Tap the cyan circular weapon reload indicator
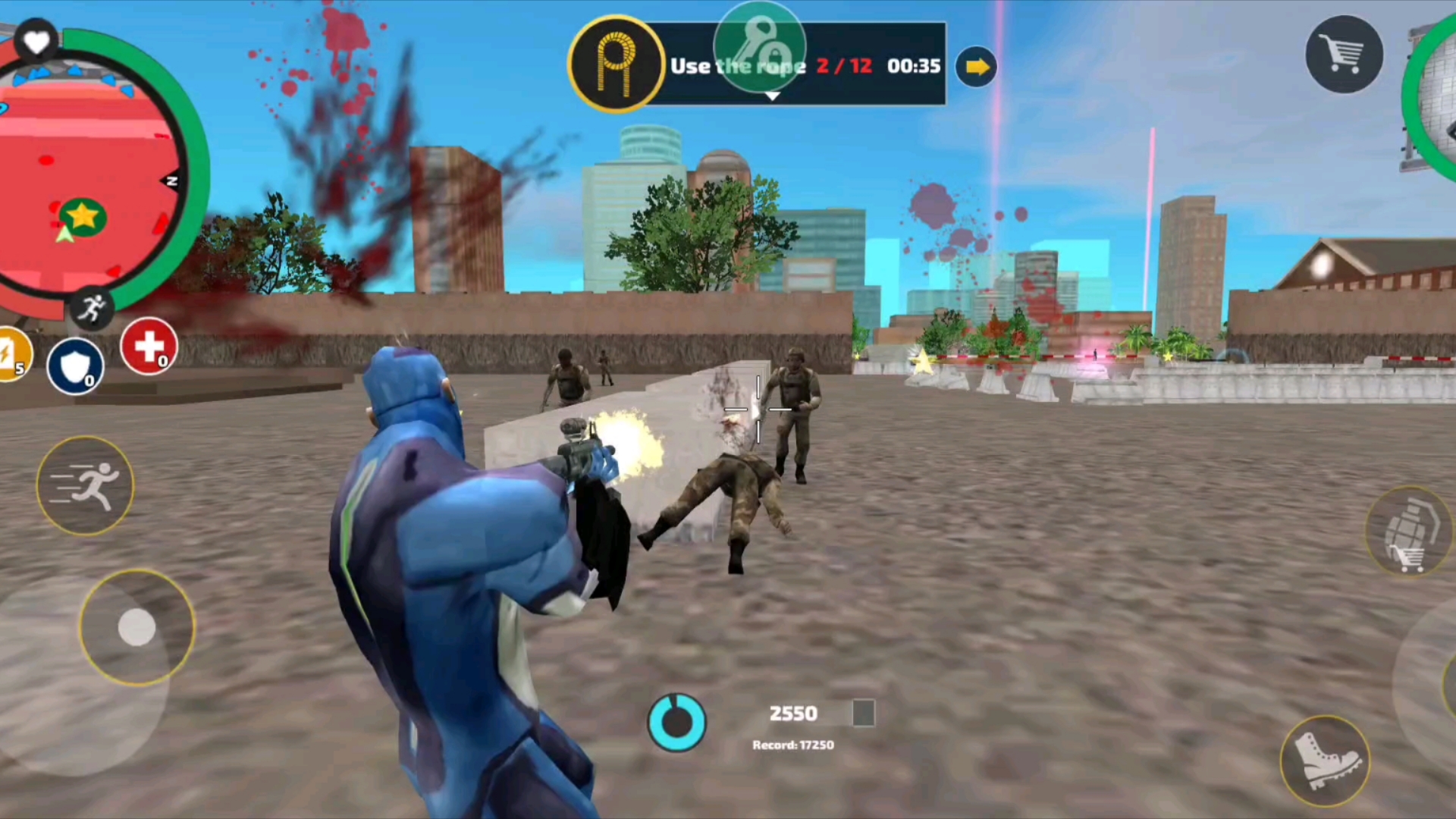The height and width of the screenshot is (819, 1456). 676,722
